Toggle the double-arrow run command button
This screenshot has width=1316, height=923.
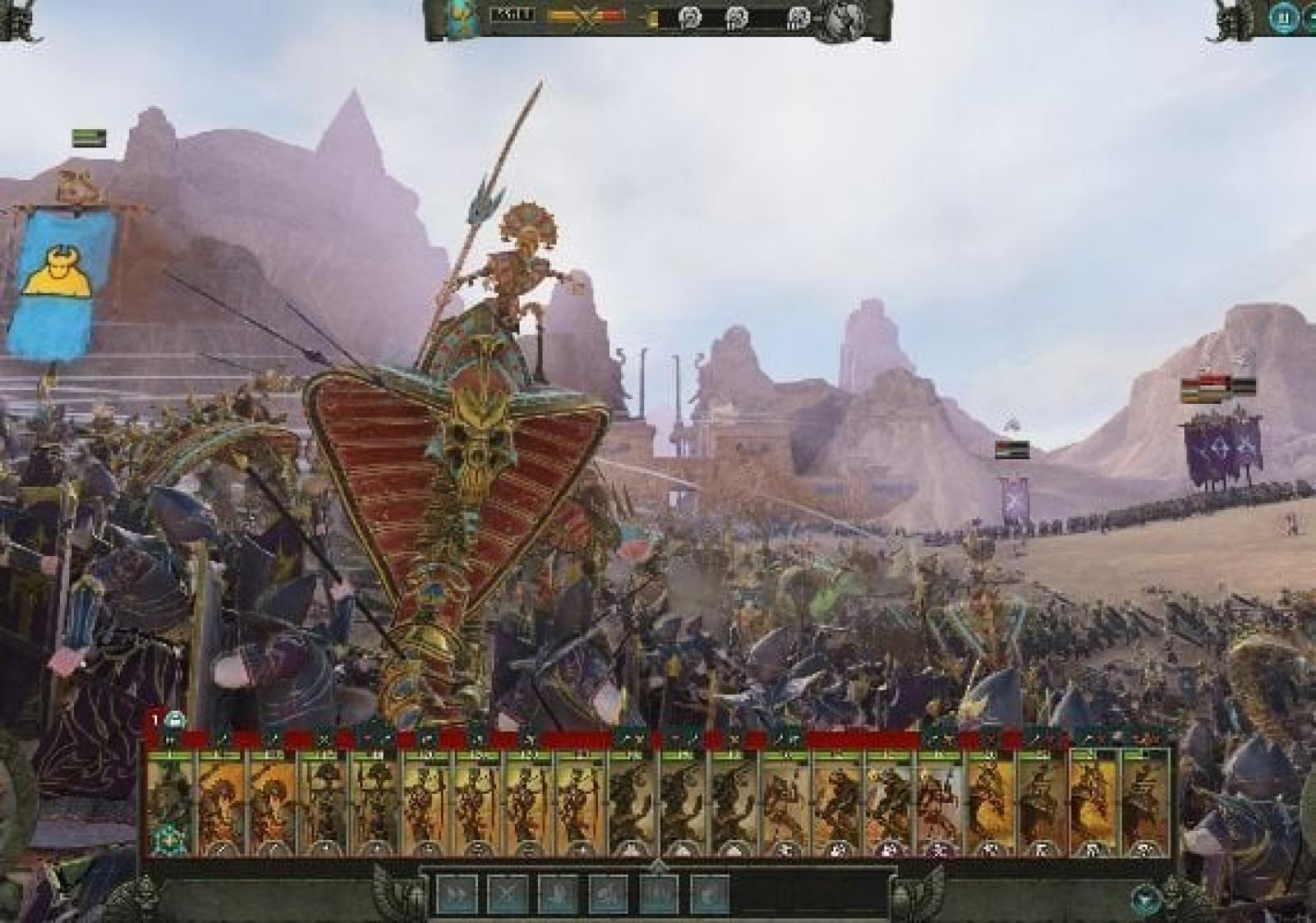point(456,892)
